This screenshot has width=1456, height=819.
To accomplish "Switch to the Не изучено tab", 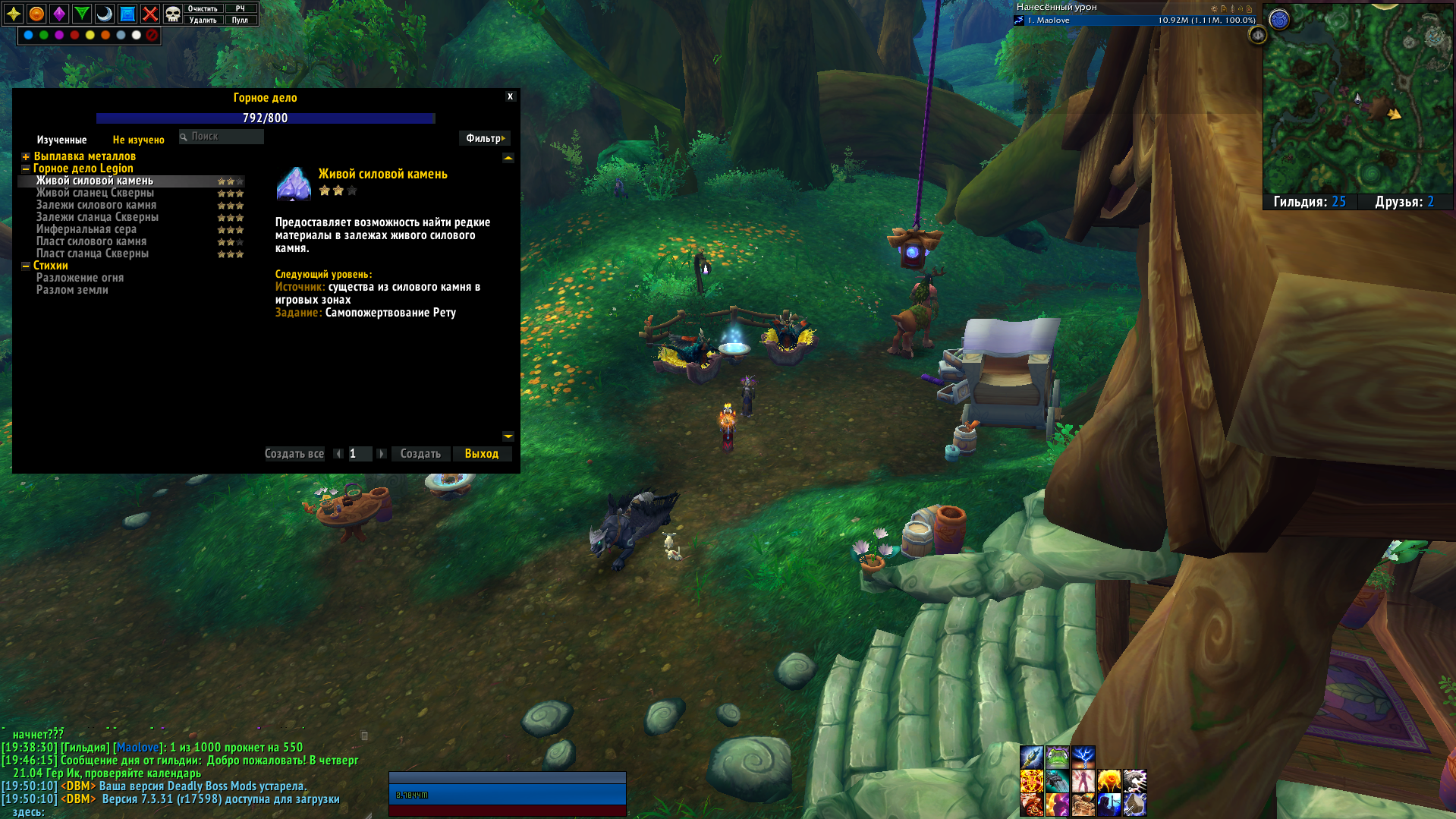I will 138,140.
